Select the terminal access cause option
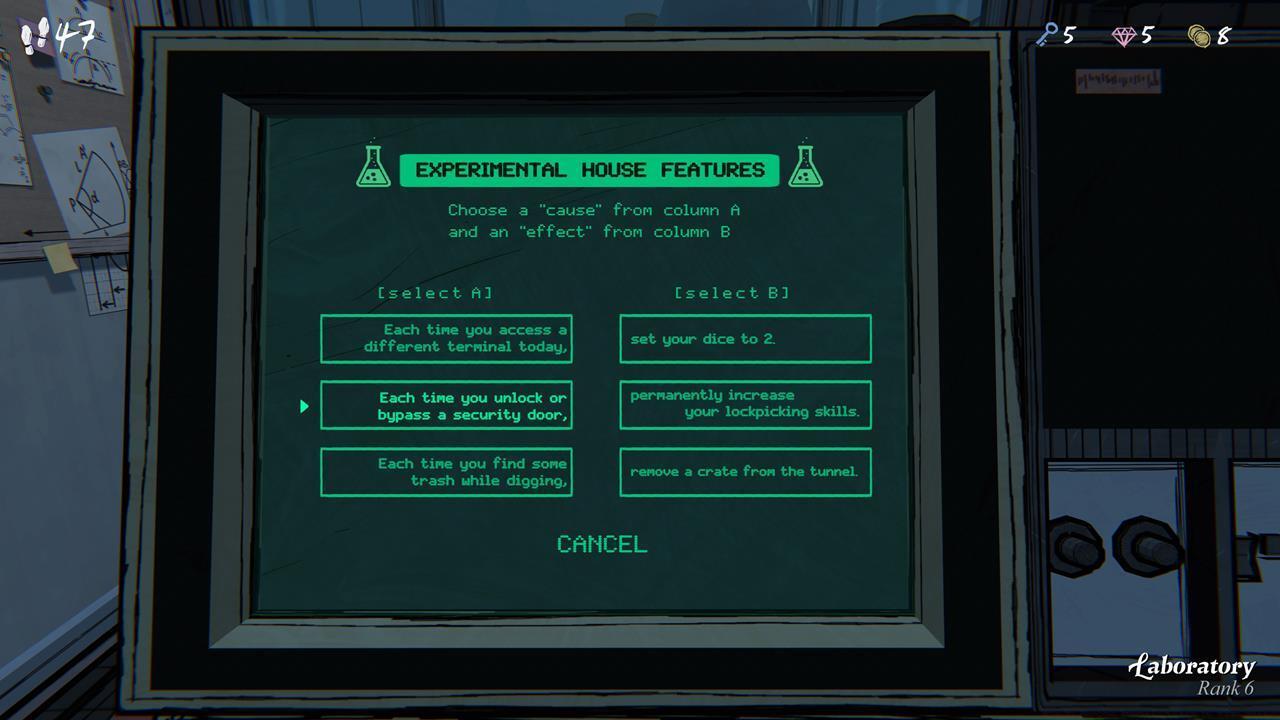1280x720 pixels. 446,338
